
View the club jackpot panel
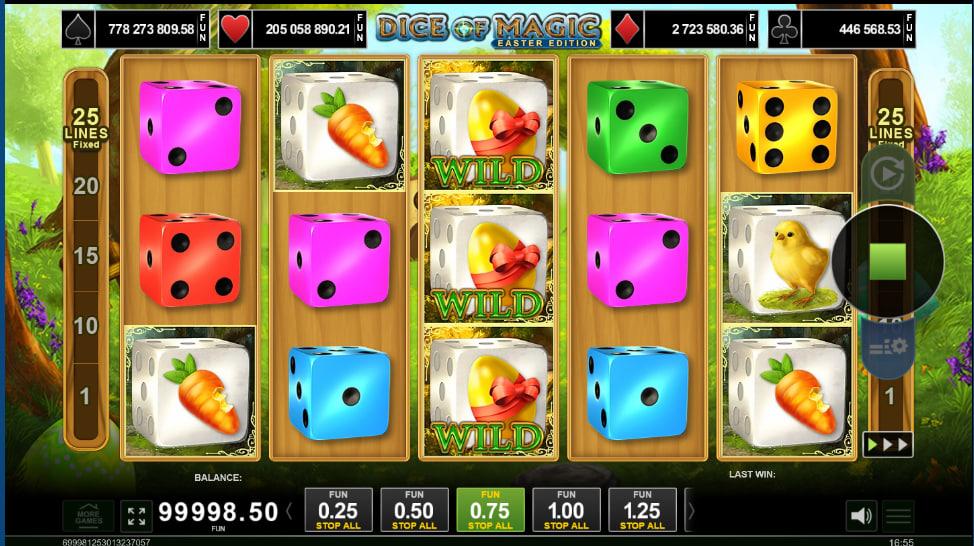tap(841, 29)
